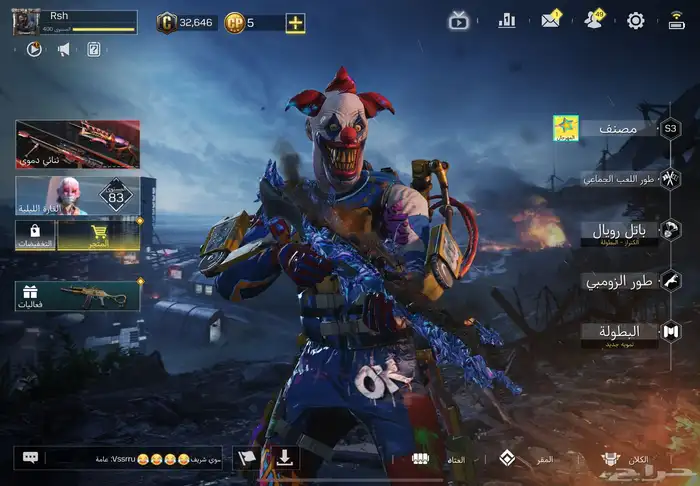Image resolution: width=700 pixels, height=486 pixels.
Task: Open the Tournament (البطولة) mode
Action: [618, 332]
